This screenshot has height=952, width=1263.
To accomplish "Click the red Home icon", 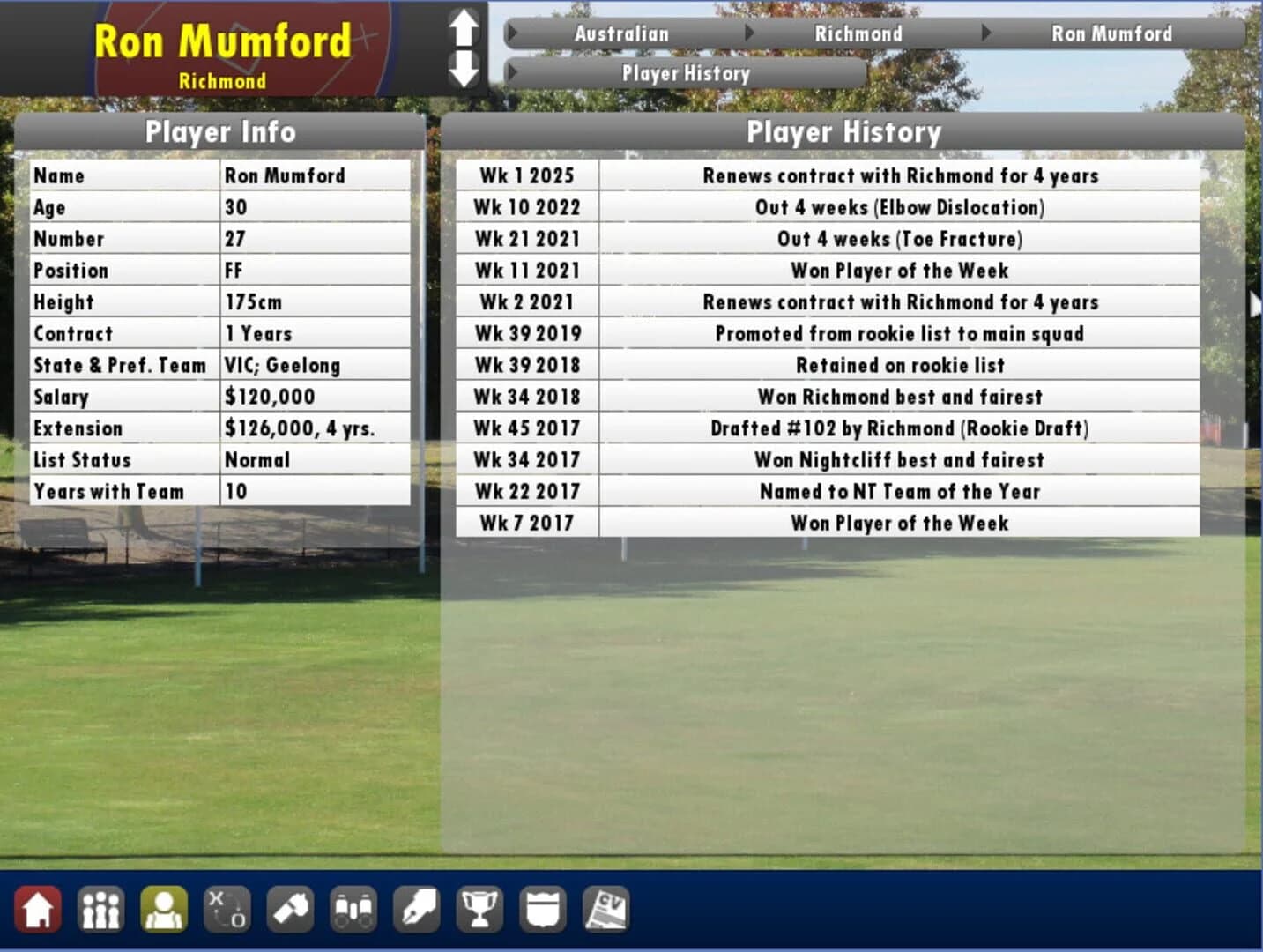I will pos(38,908).
